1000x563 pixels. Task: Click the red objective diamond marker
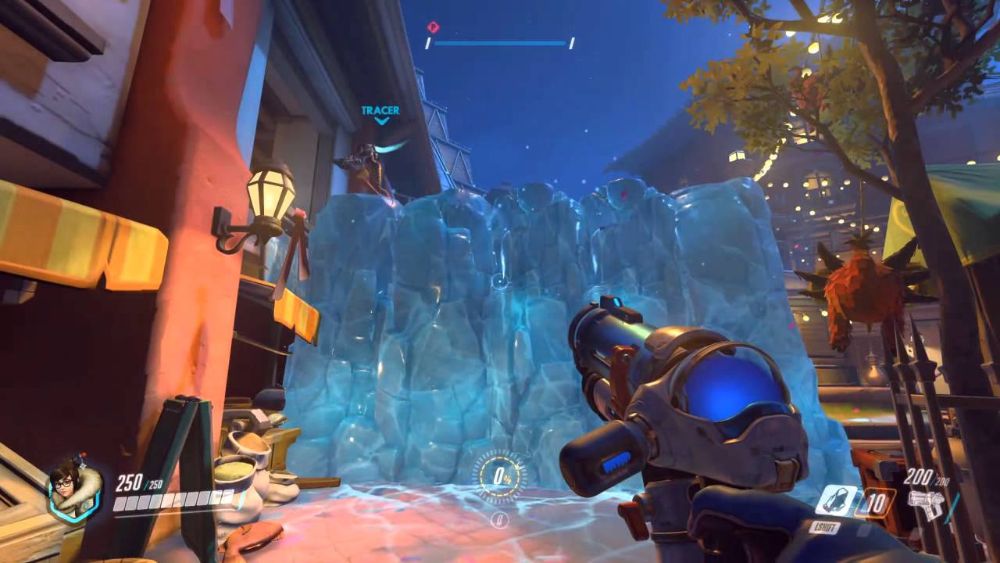(432, 28)
